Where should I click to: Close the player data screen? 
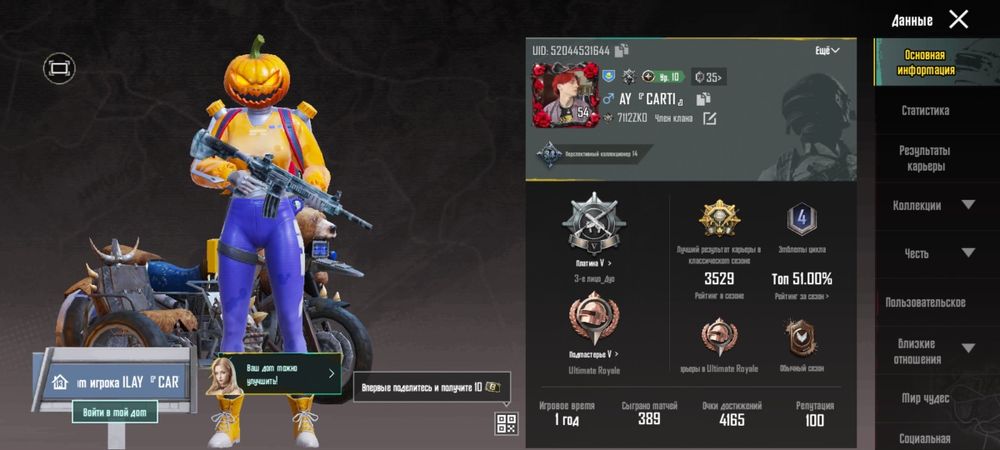[x=958, y=19]
